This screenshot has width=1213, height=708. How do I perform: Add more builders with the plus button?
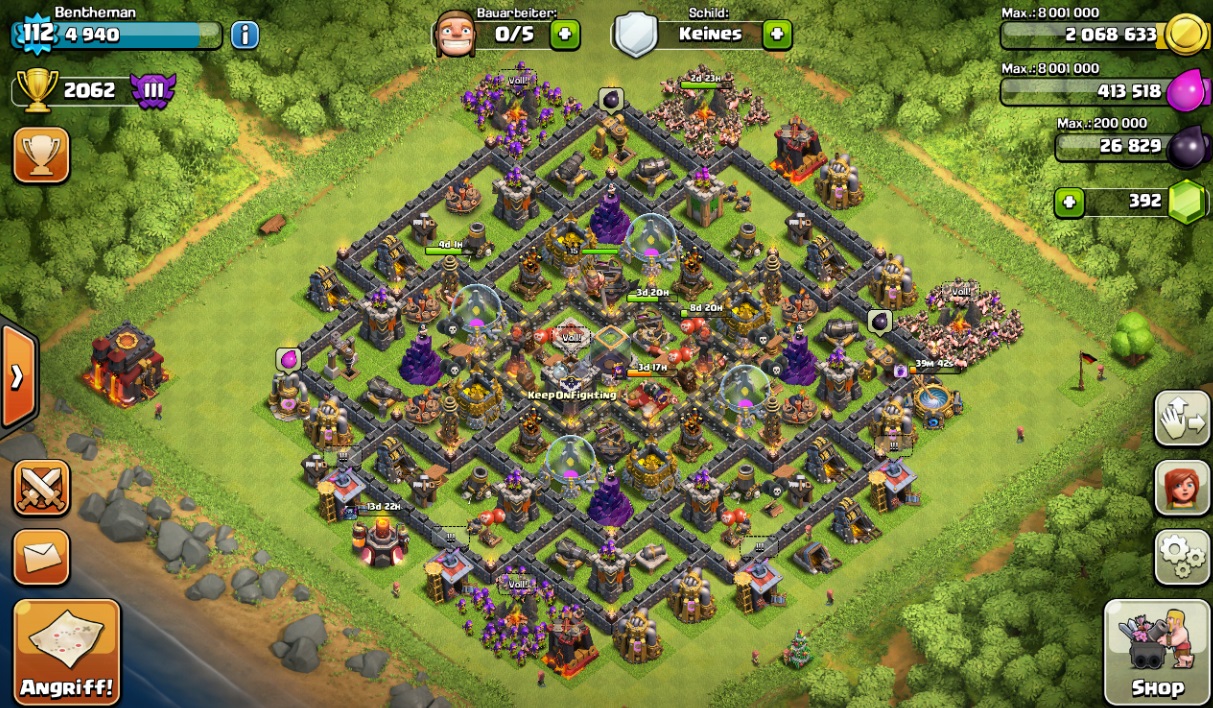tap(564, 34)
